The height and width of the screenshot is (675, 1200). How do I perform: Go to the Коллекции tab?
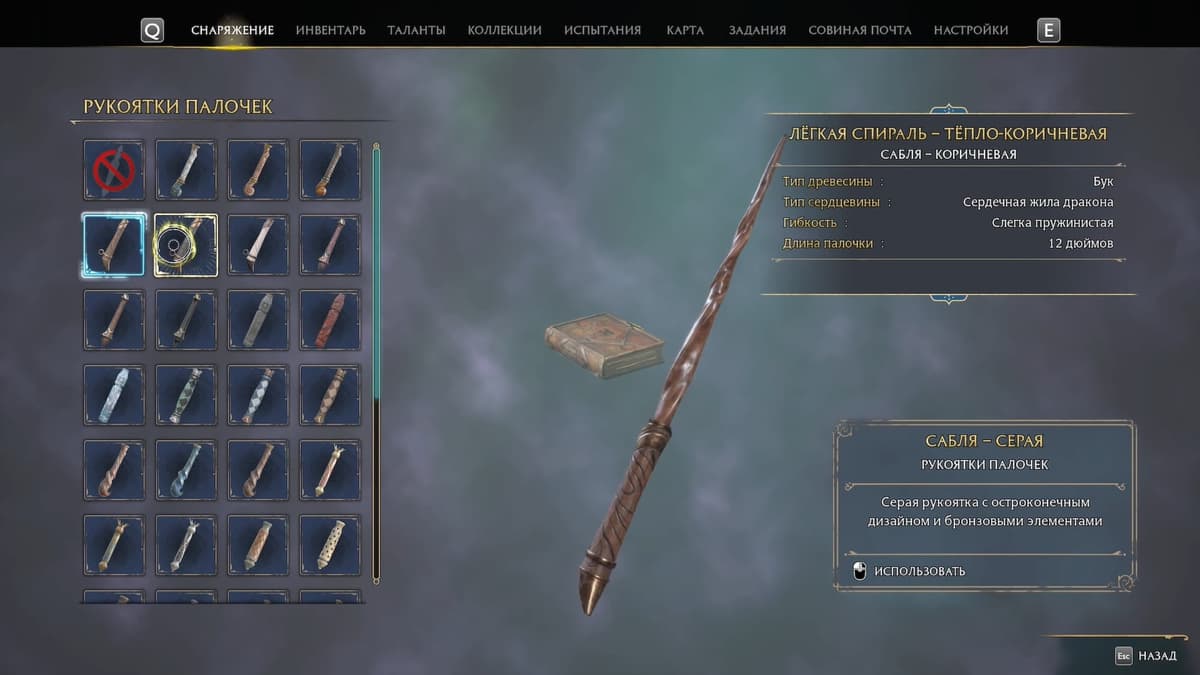[504, 30]
